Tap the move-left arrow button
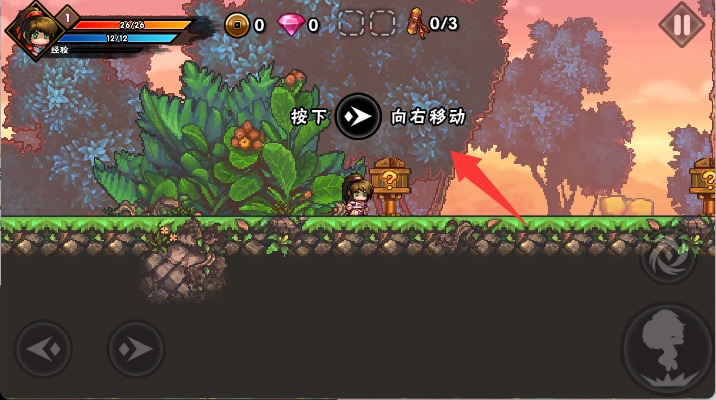 point(44,349)
